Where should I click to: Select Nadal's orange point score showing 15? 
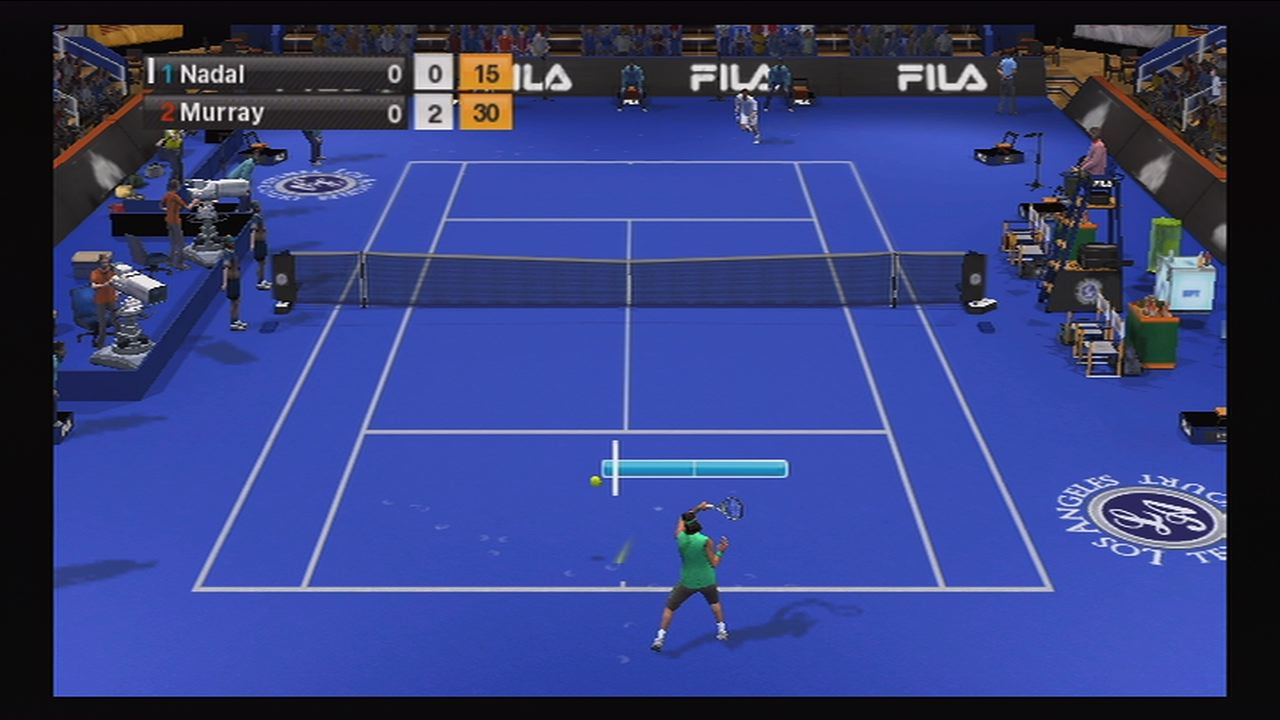(x=485, y=74)
